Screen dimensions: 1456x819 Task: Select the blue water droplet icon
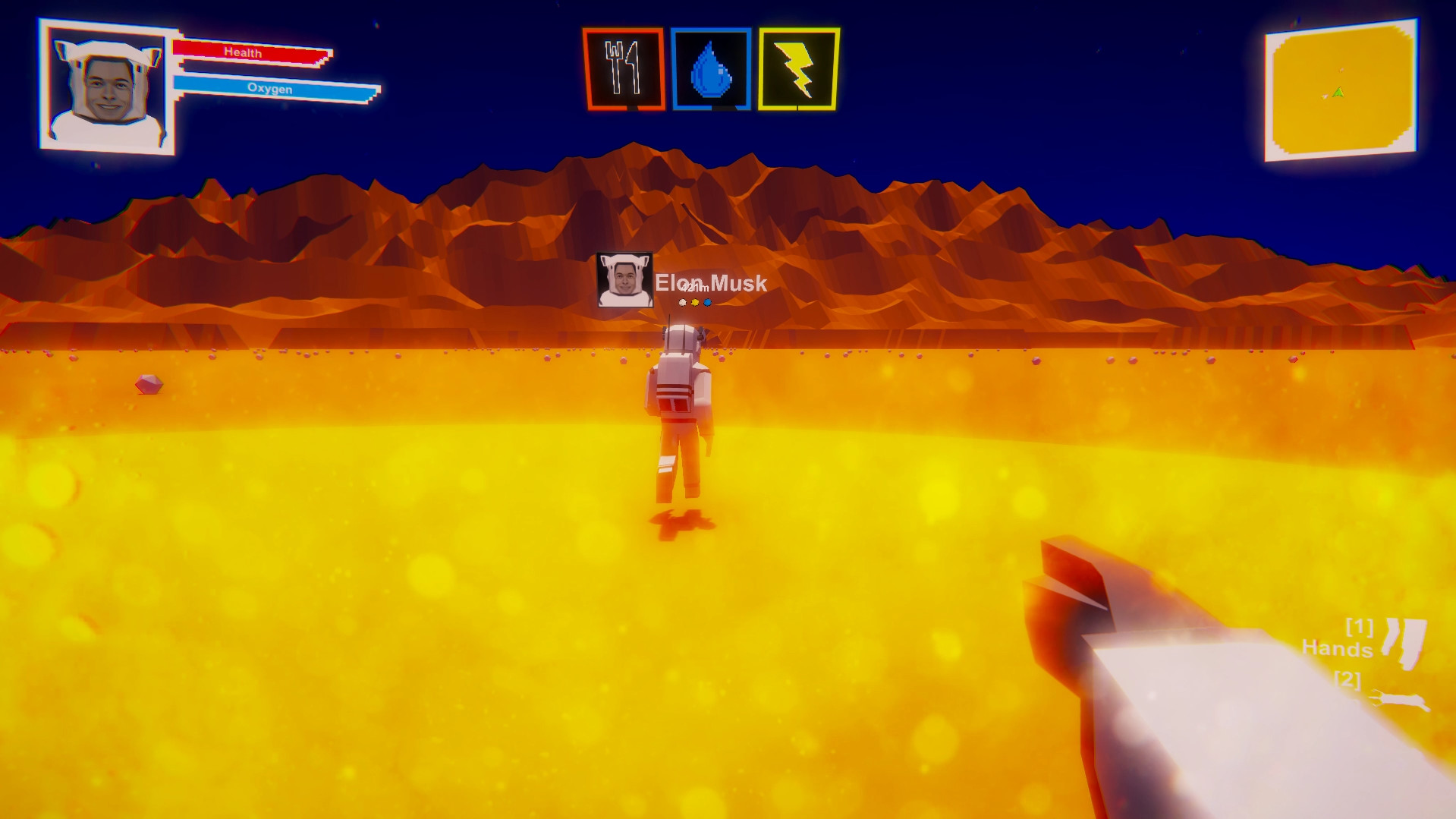[x=711, y=69]
